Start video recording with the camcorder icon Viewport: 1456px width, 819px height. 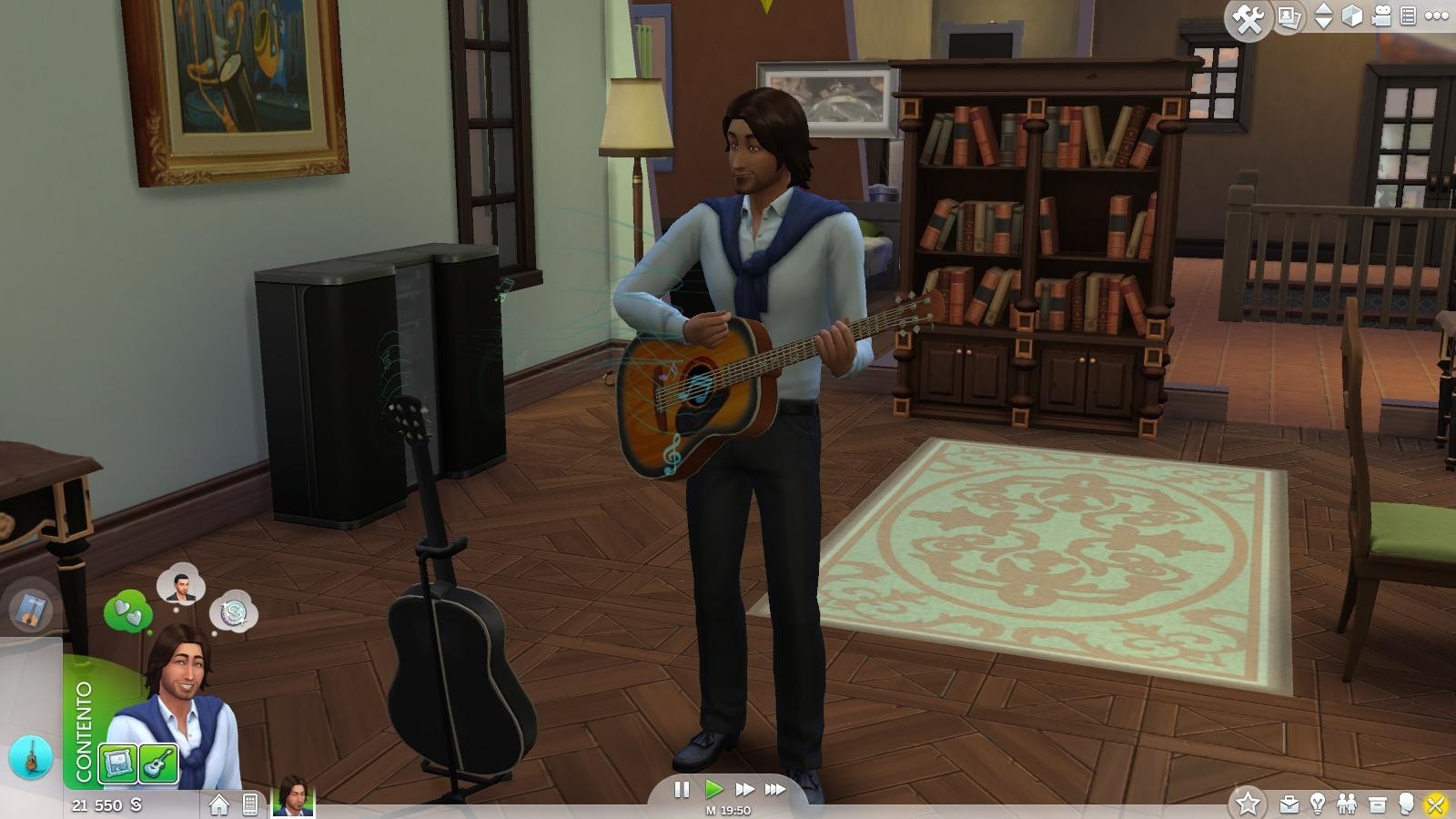pyautogui.click(x=1381, y=16)
